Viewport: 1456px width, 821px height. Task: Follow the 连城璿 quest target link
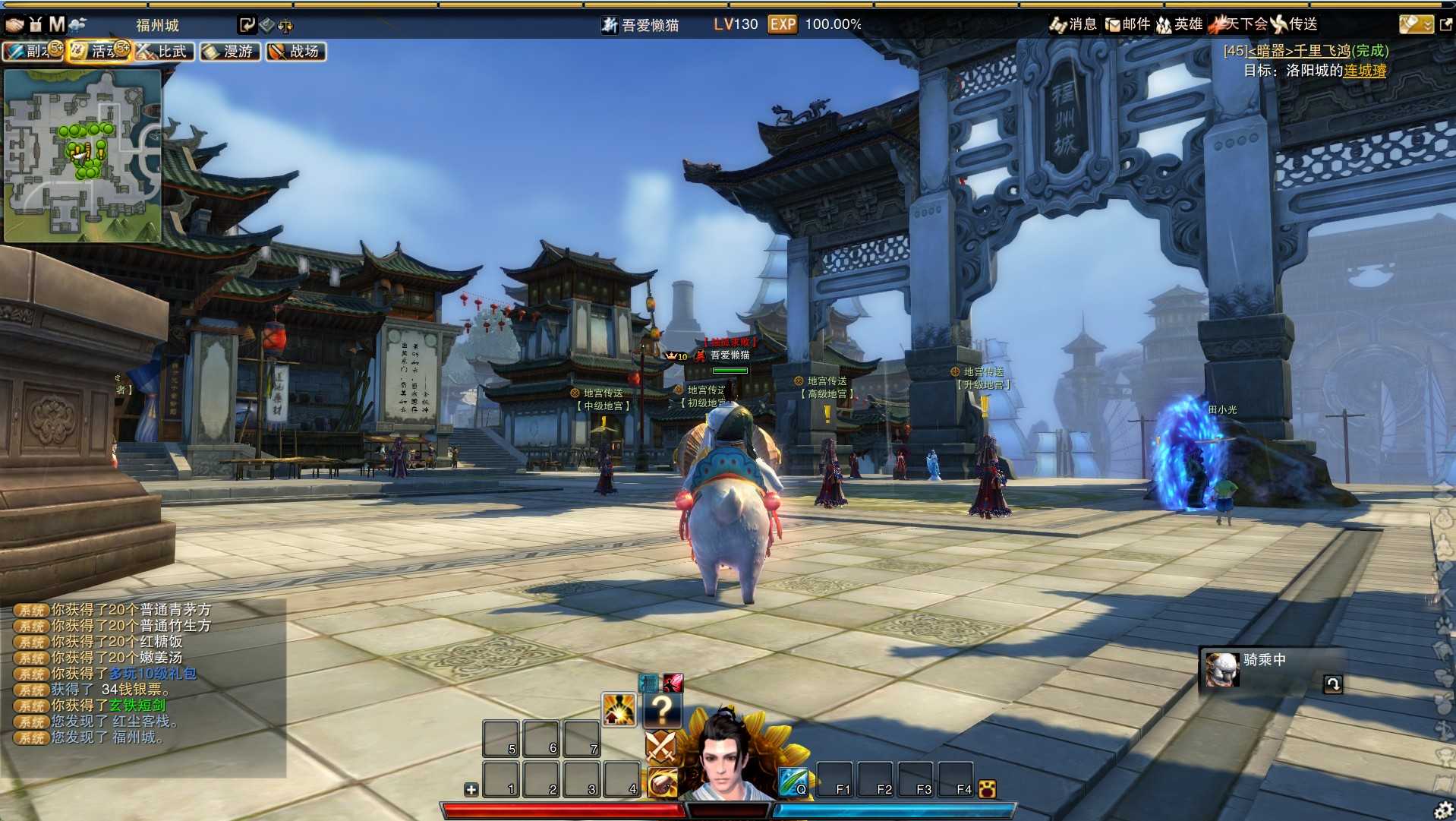1365,71
